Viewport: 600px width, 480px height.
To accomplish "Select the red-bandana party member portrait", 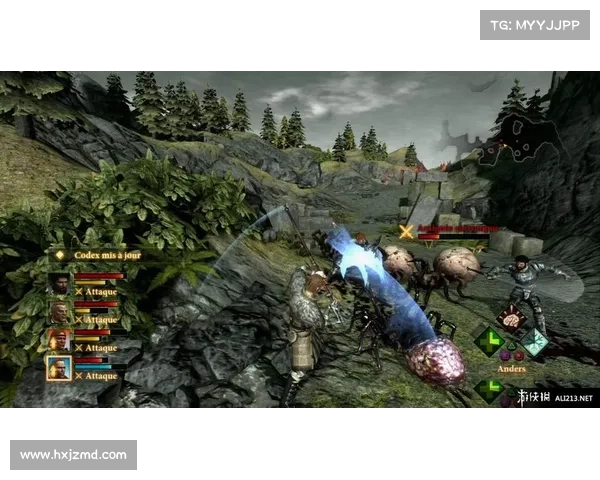I will [x=59, y=340].
